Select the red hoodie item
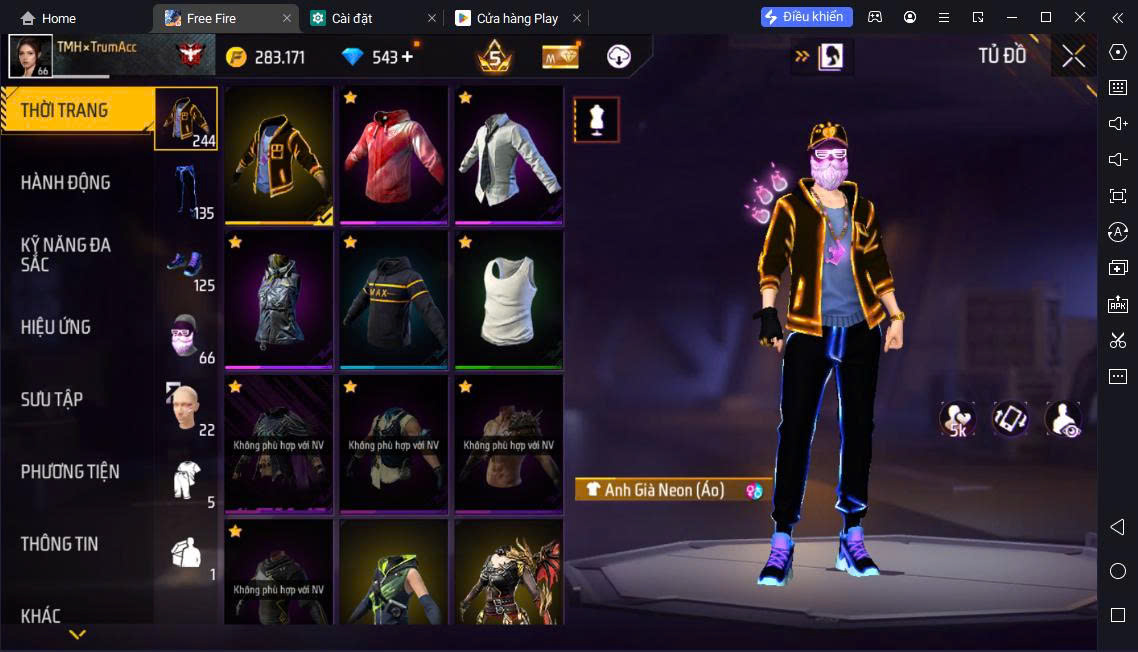Screen dimensions: 1138x652 tap(394, 155)
